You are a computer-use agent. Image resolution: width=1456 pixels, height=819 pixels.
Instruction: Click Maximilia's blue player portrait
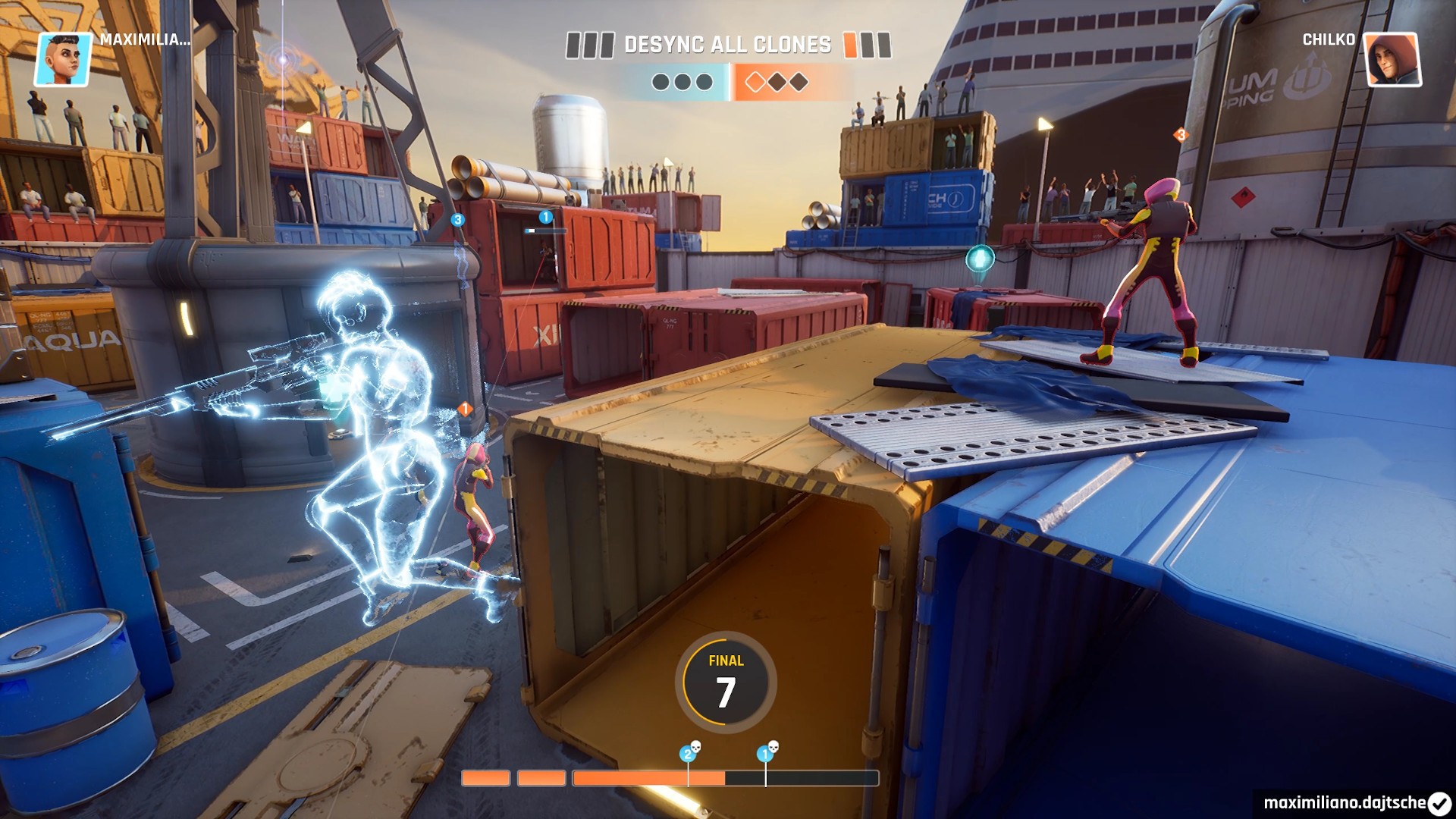tap(63, 59)
